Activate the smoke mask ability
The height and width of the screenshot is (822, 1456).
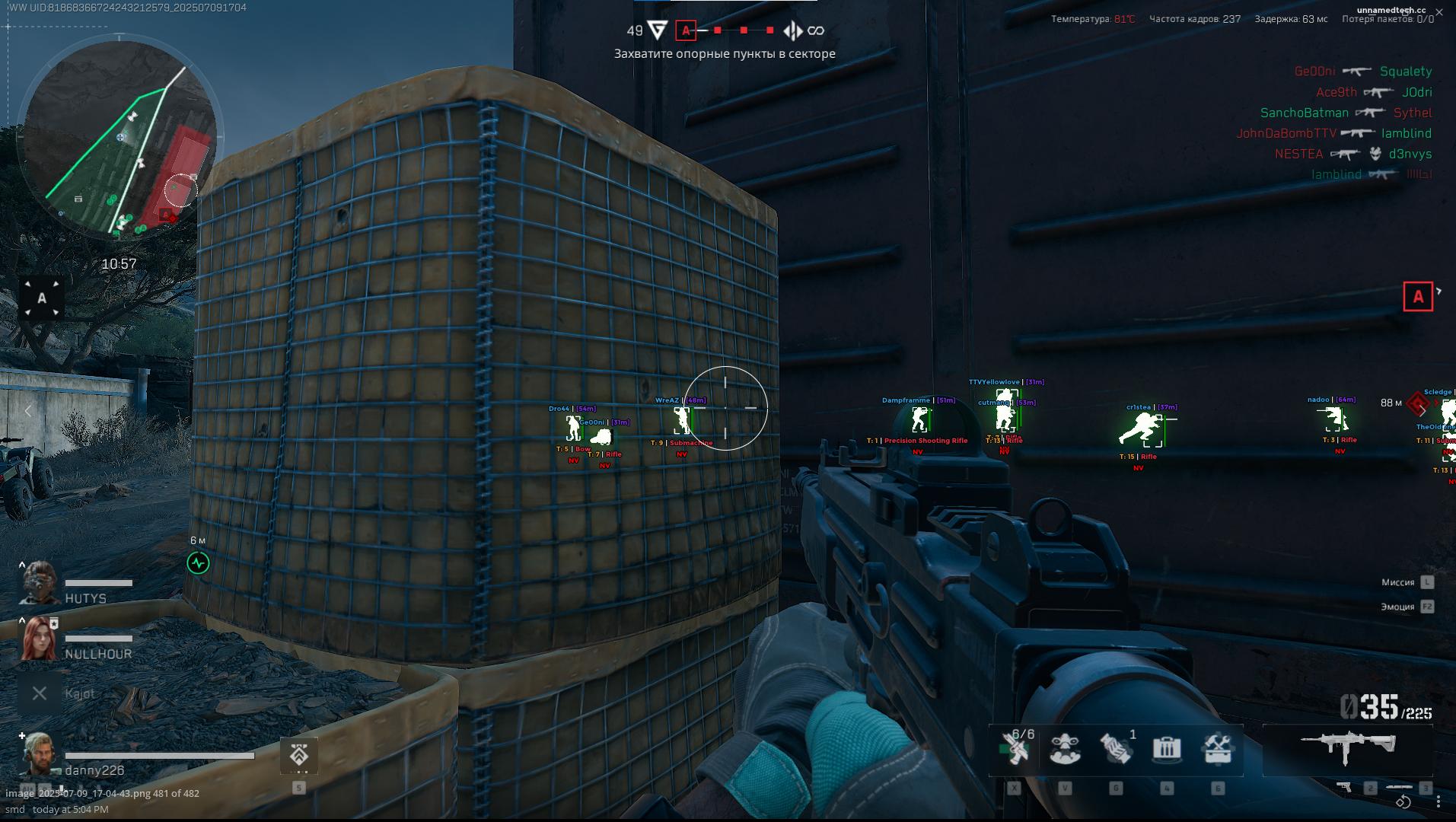[1065, 749]
